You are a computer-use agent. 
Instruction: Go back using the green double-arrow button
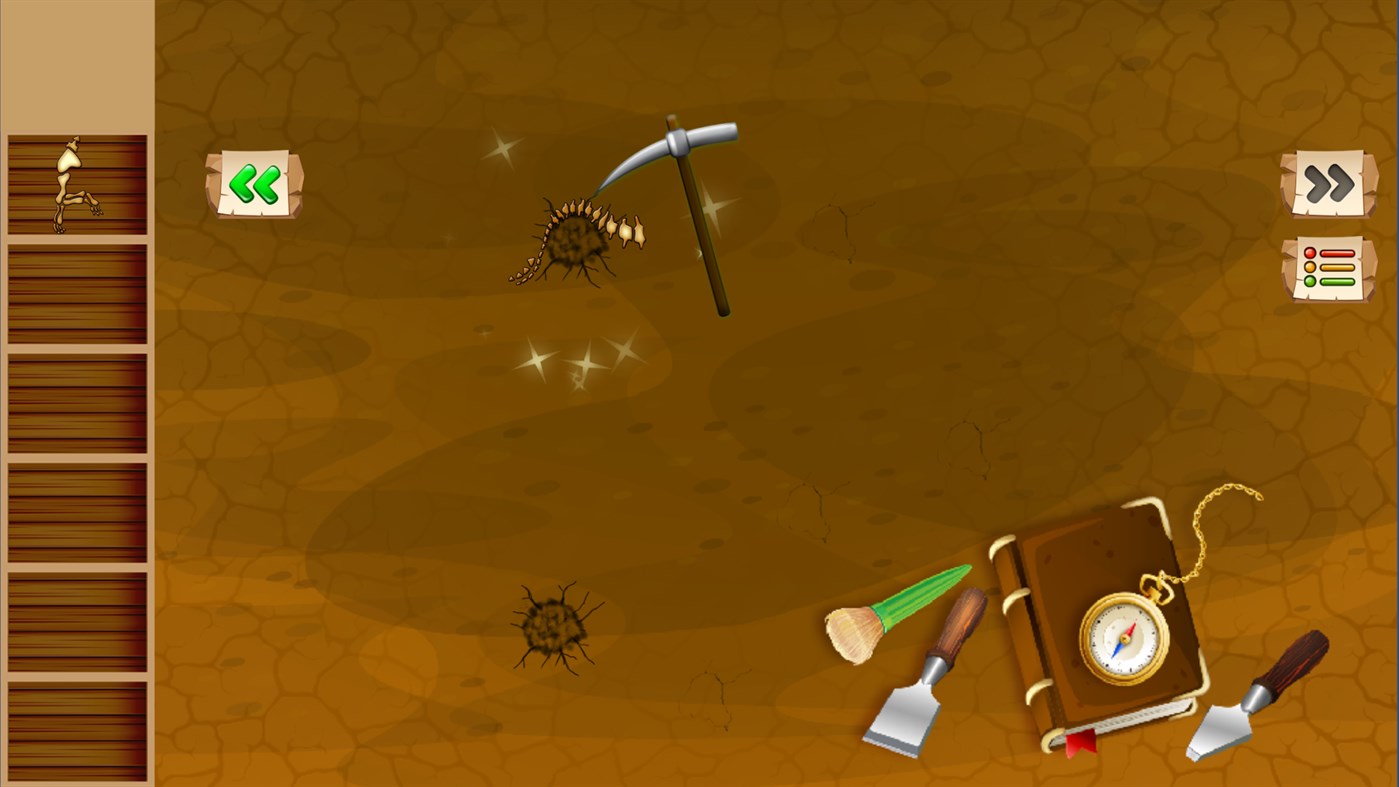click(x=253, y=184)
